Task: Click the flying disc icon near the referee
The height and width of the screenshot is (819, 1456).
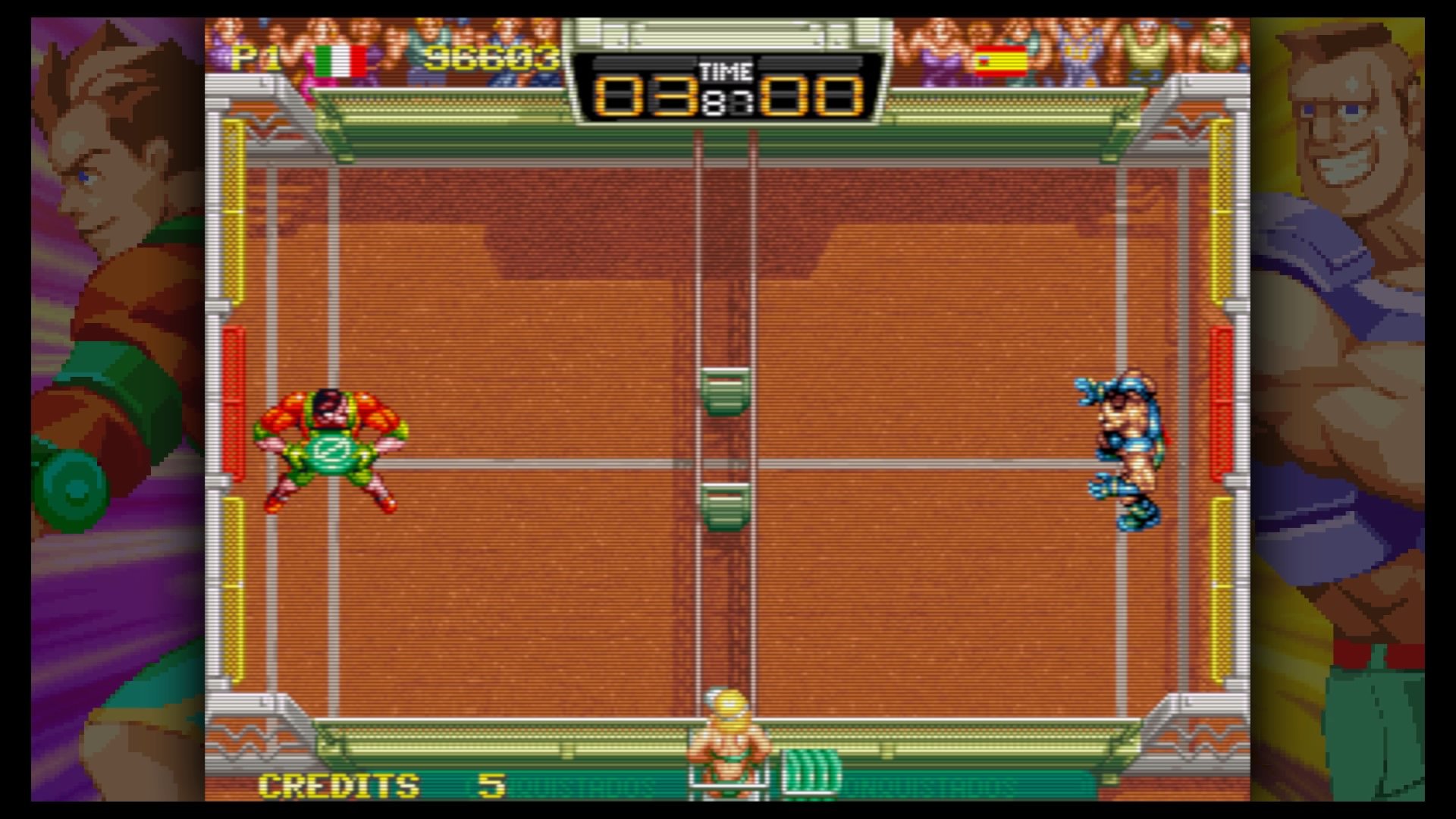Action: click(802, 767)
